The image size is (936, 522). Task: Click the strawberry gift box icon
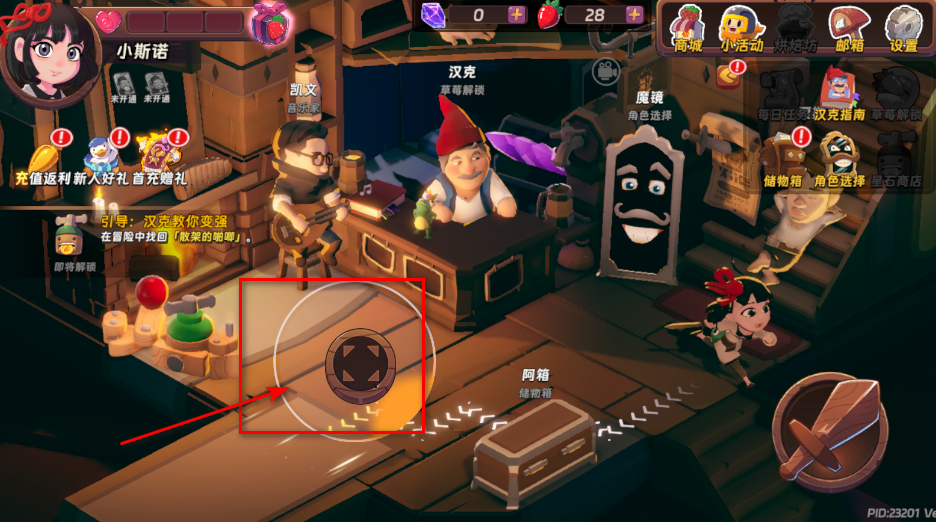[271, 23]
